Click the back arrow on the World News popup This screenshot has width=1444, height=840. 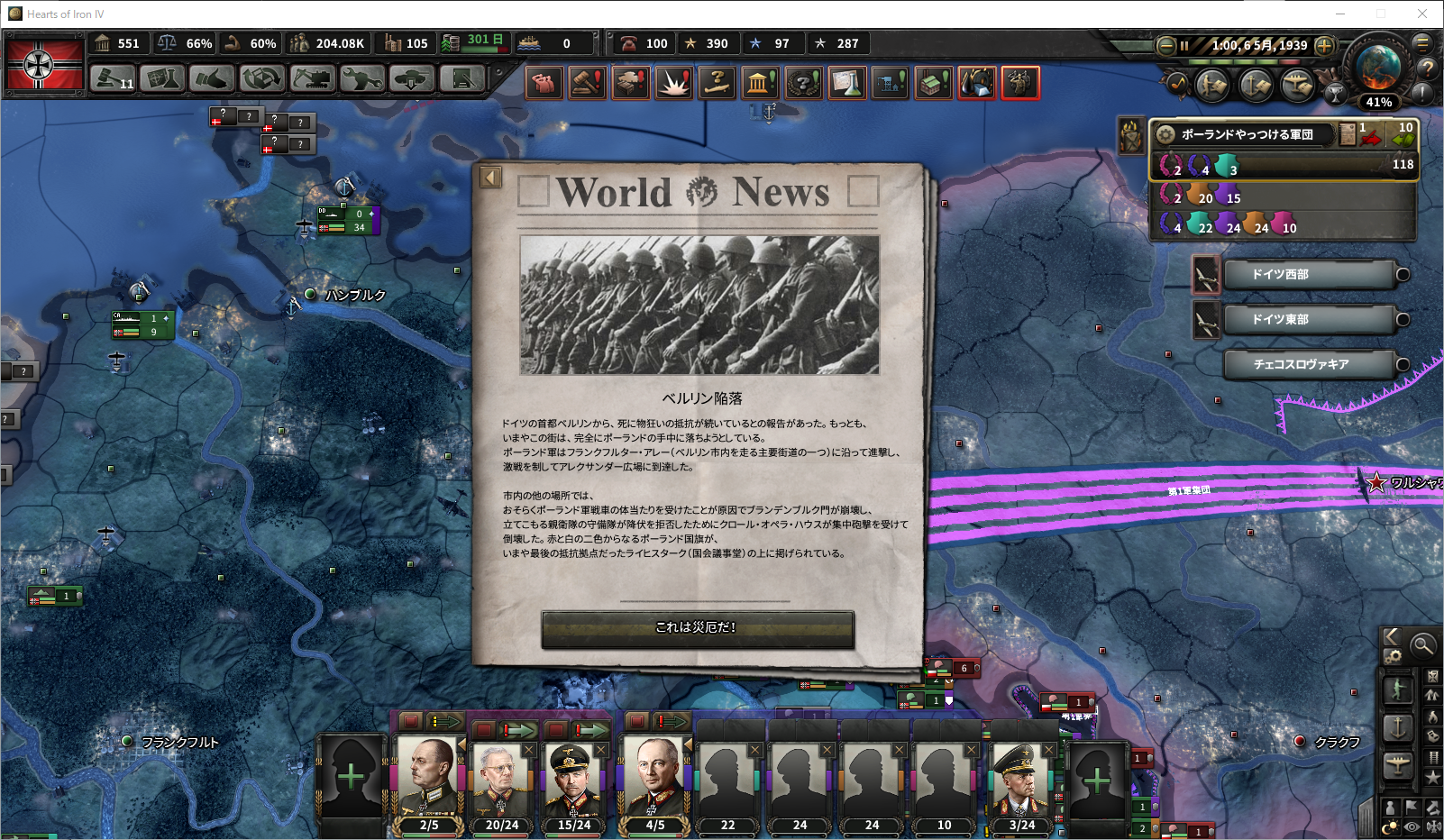click(490, 177)
